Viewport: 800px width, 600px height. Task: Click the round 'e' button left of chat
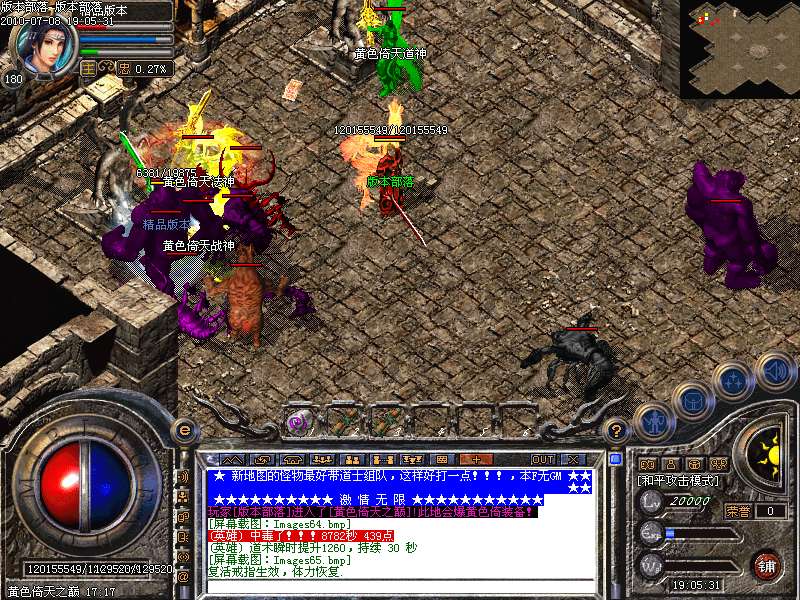click(184, 430)
